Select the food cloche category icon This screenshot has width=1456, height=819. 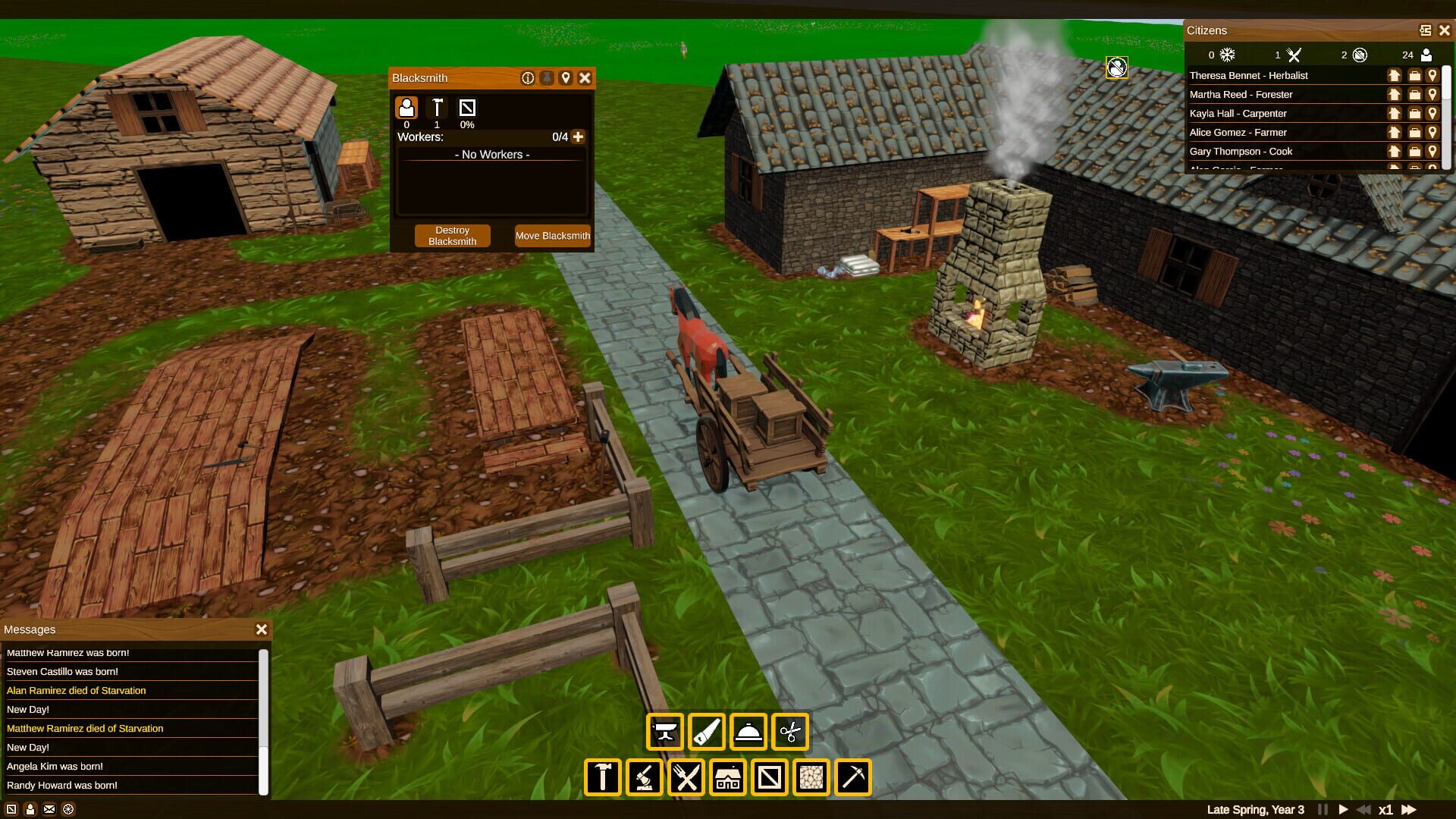click(748, 732)
